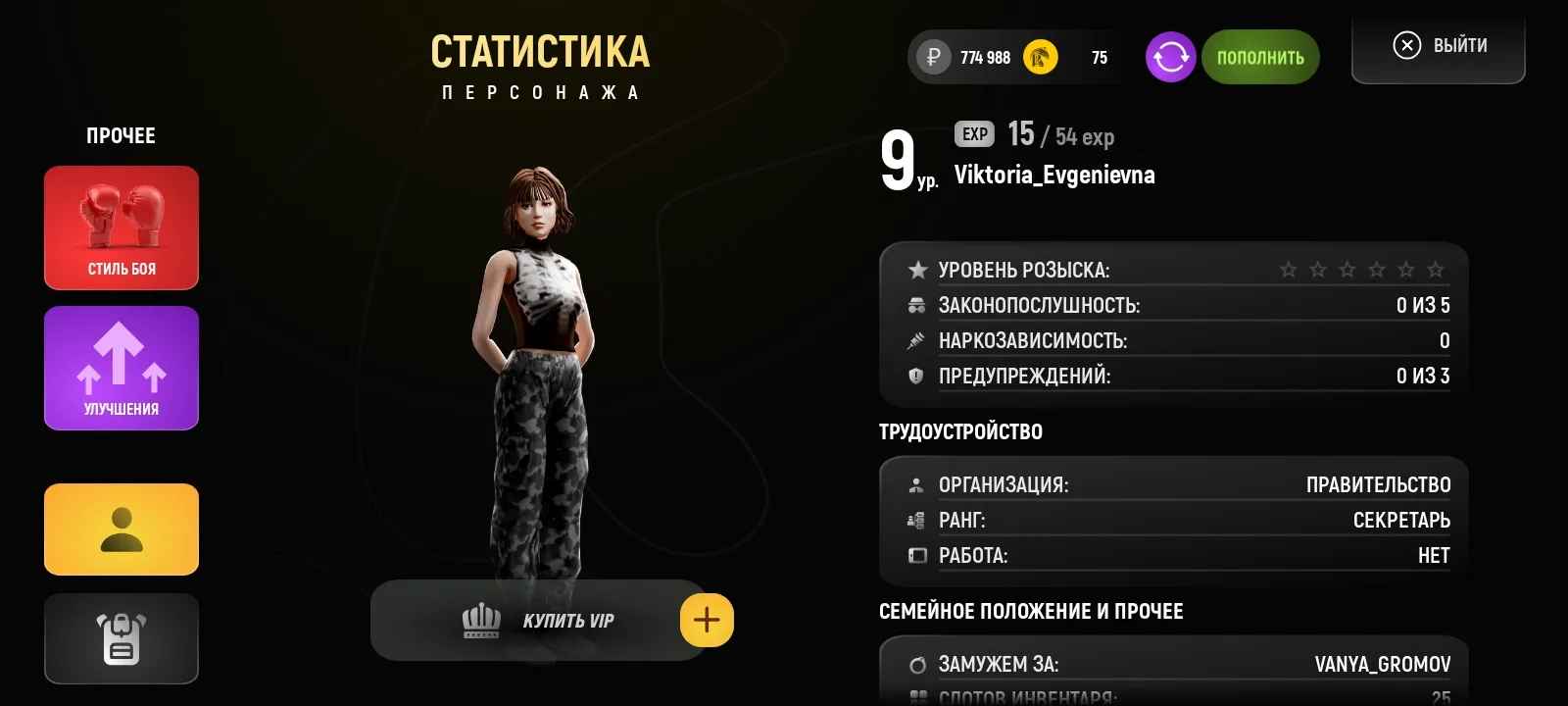1568x706 pixels.
Task: Open the УЛУЧШЕНИЯ upgrades tile
Action: click(x=122, y=368)
